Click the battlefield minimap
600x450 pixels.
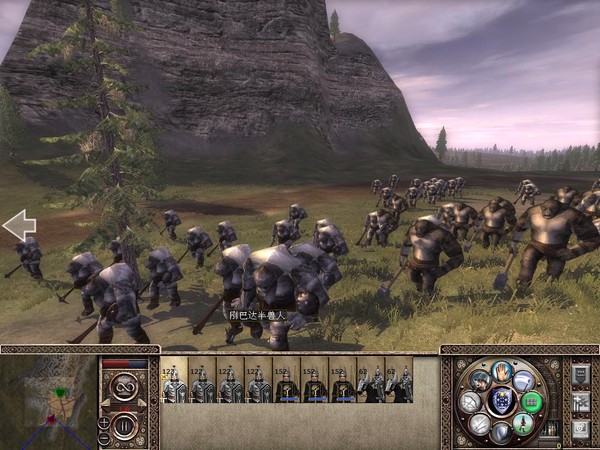[x=47, y=402]
